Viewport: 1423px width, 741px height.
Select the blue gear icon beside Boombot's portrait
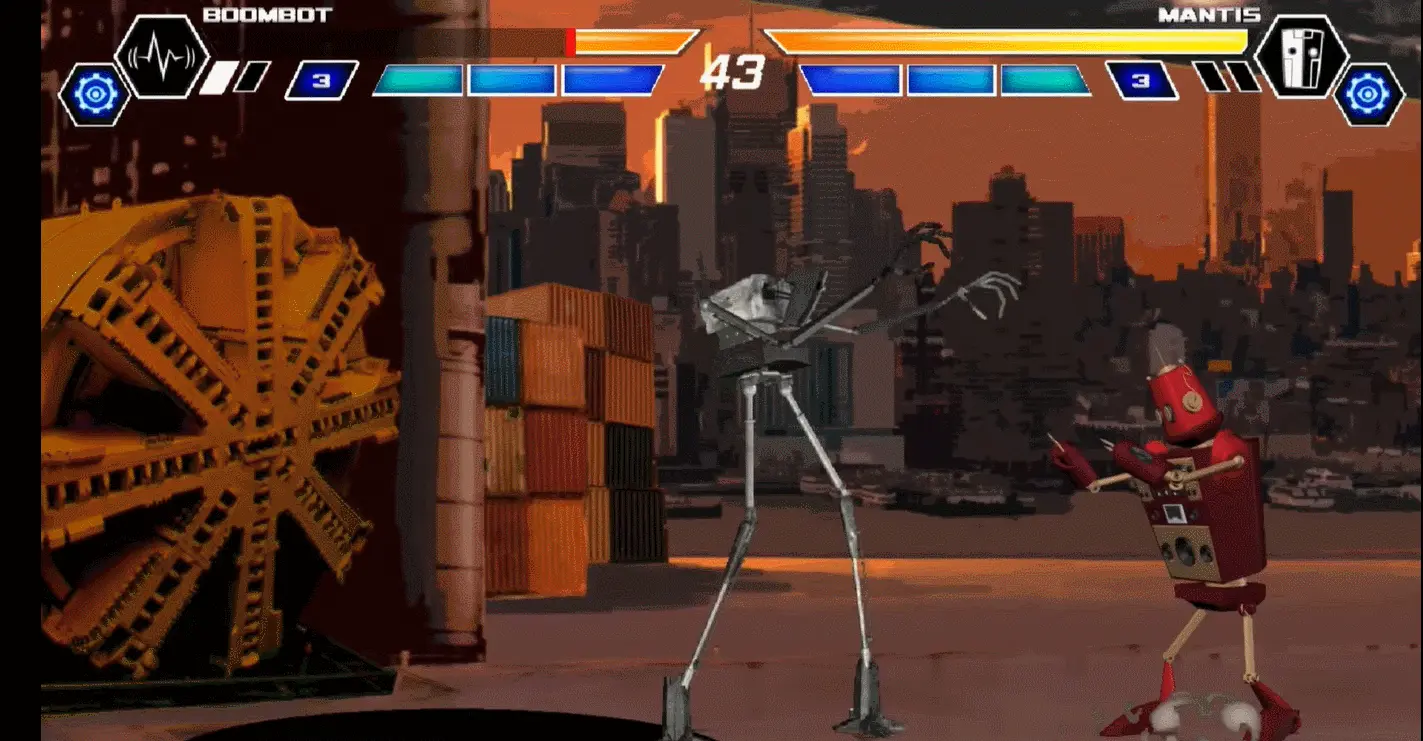click(94, 94)
